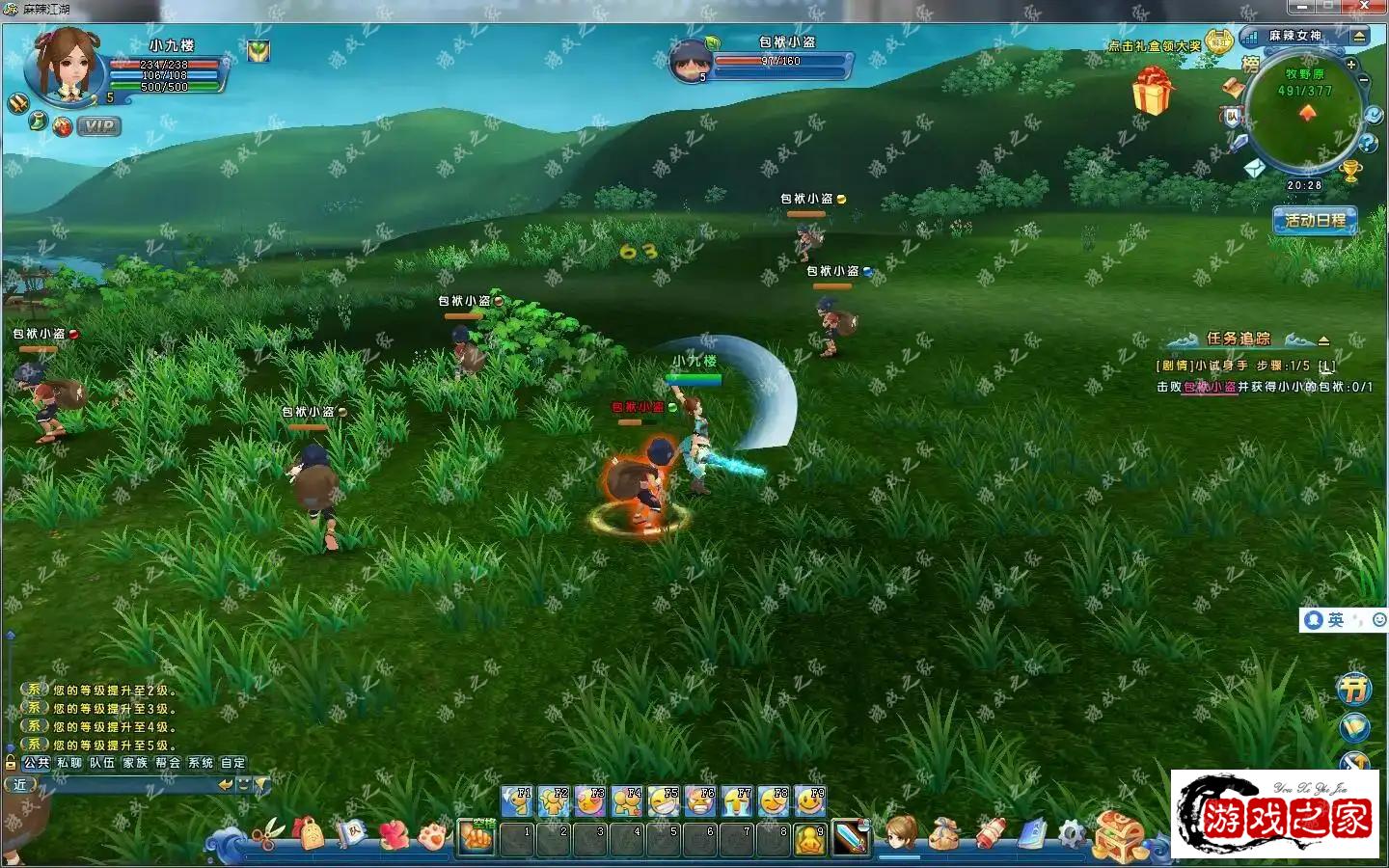1389x868 pixels.
Task: Click the minimap zoom-in plus control
Action: (x=1350, y=65)
